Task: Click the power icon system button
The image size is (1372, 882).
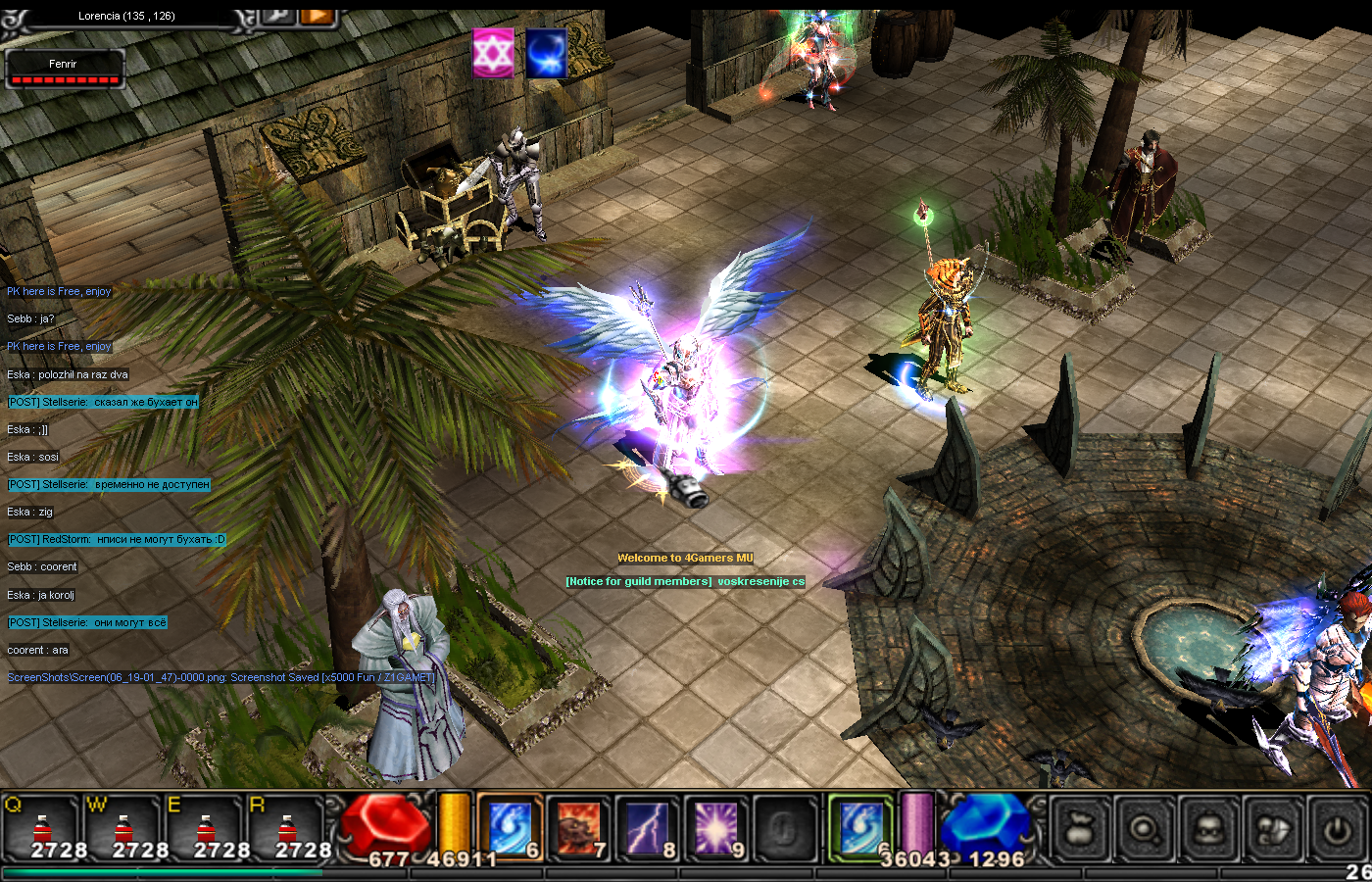Action: (1338, 830)
